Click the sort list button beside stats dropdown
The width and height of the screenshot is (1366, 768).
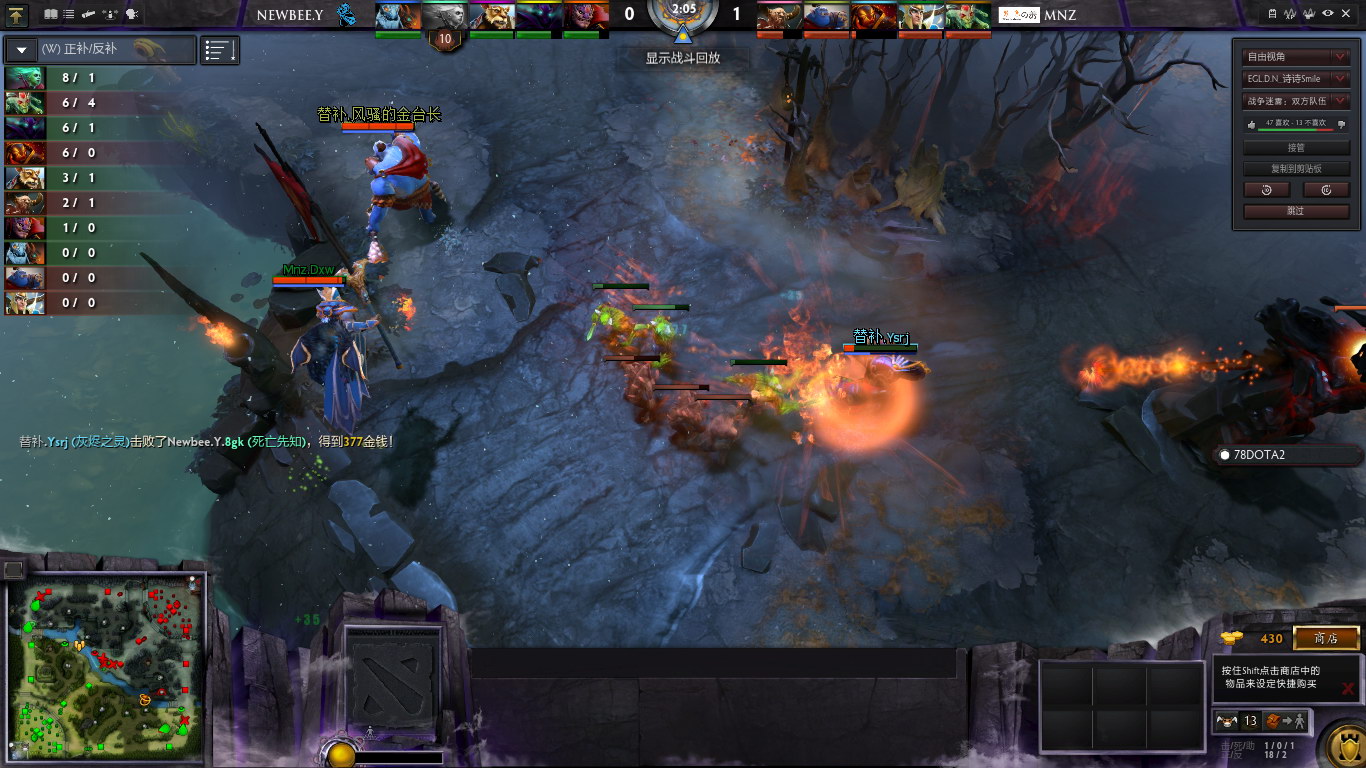click(x=220, y=50)
